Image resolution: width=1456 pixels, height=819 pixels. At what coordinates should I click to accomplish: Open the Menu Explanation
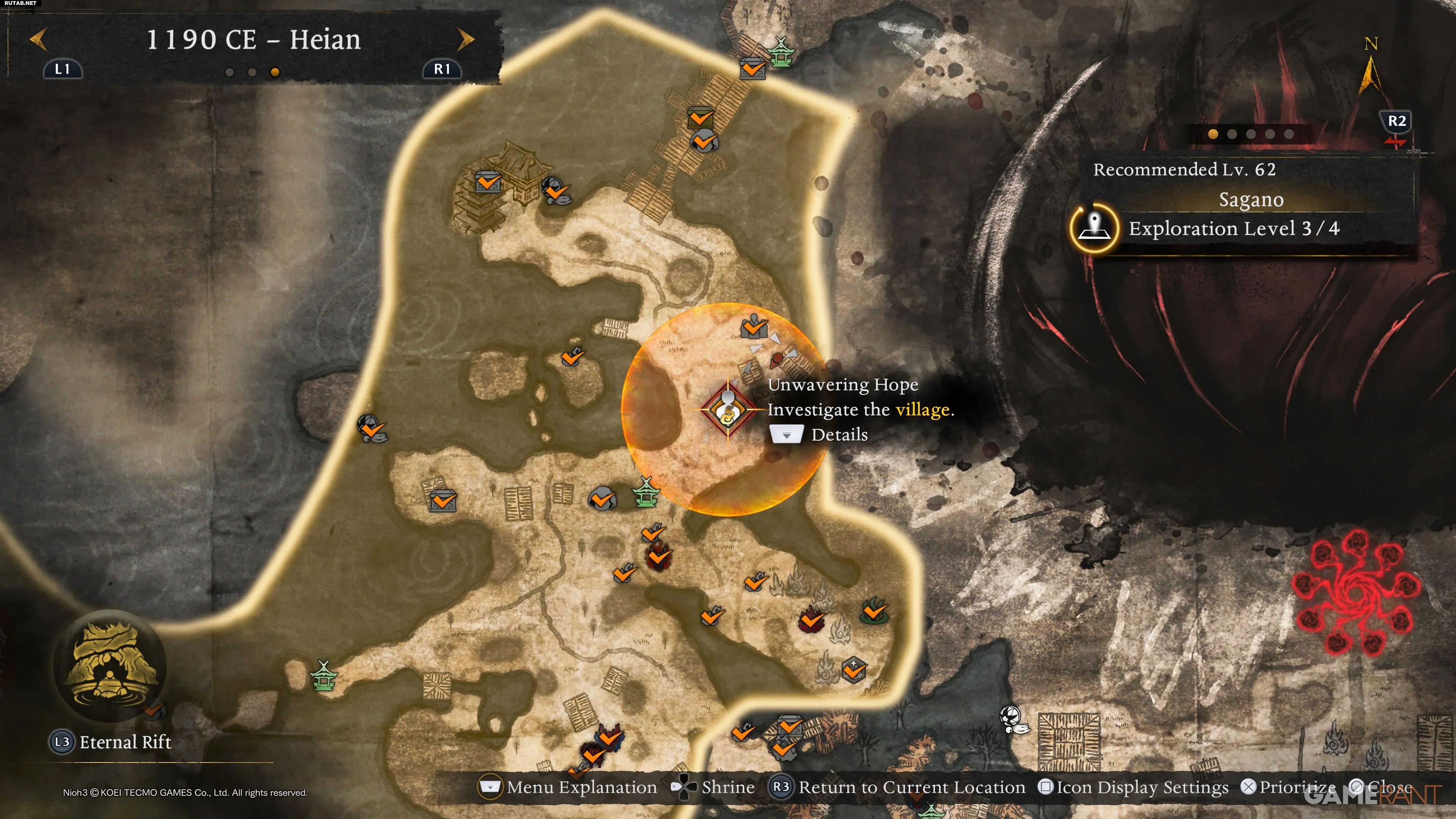pyautogui.click(x=568, y=787)
